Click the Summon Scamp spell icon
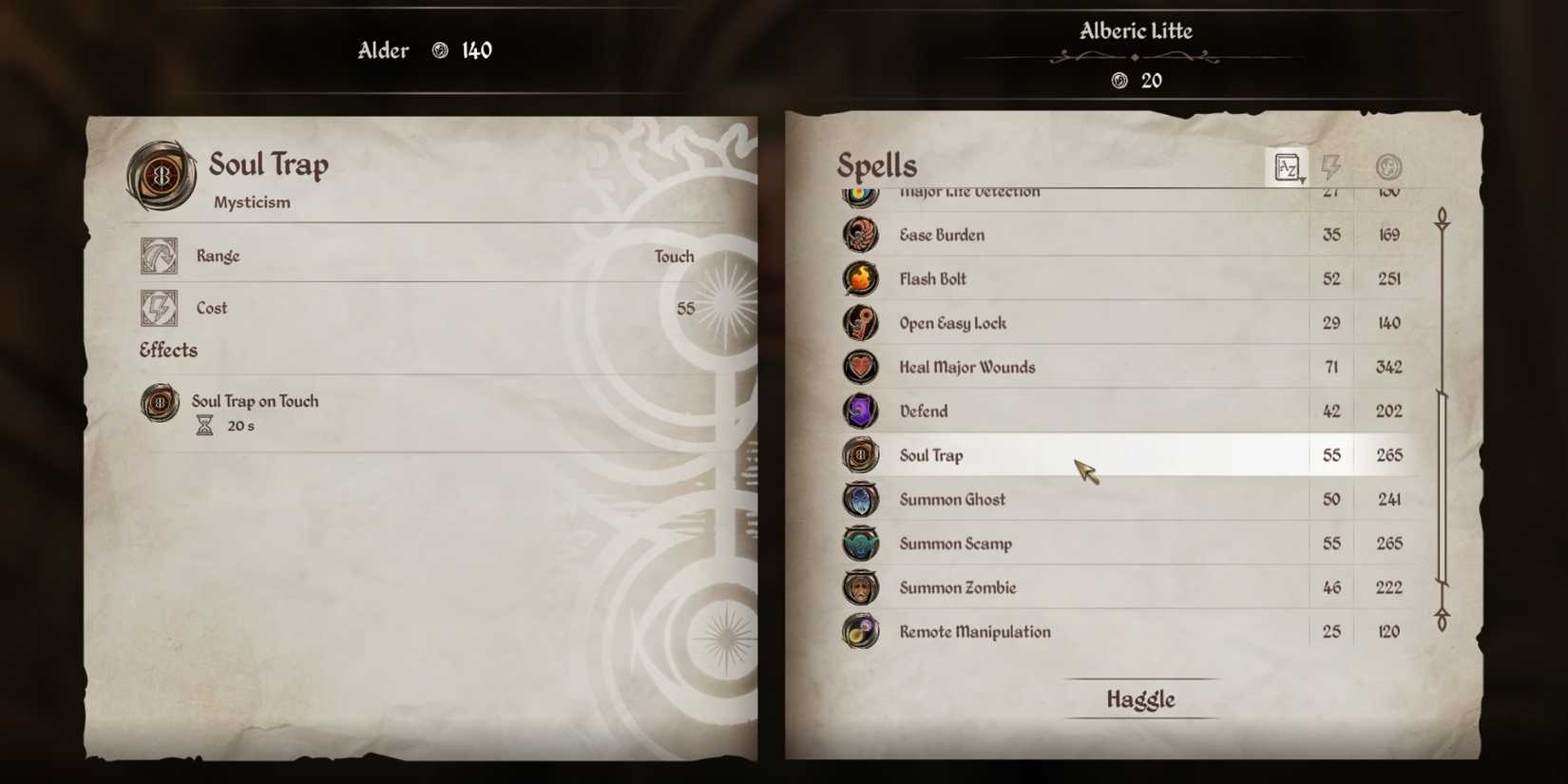 [x=861, y=543]
